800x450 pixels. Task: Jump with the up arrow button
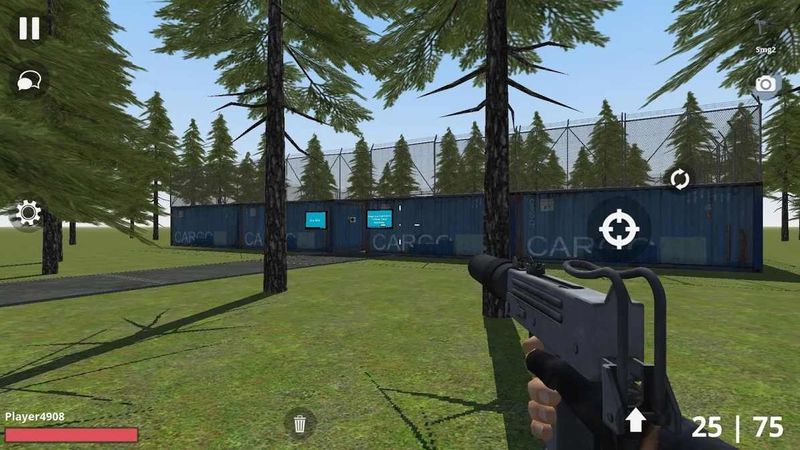pyautogui.click(x=636, y=420)
